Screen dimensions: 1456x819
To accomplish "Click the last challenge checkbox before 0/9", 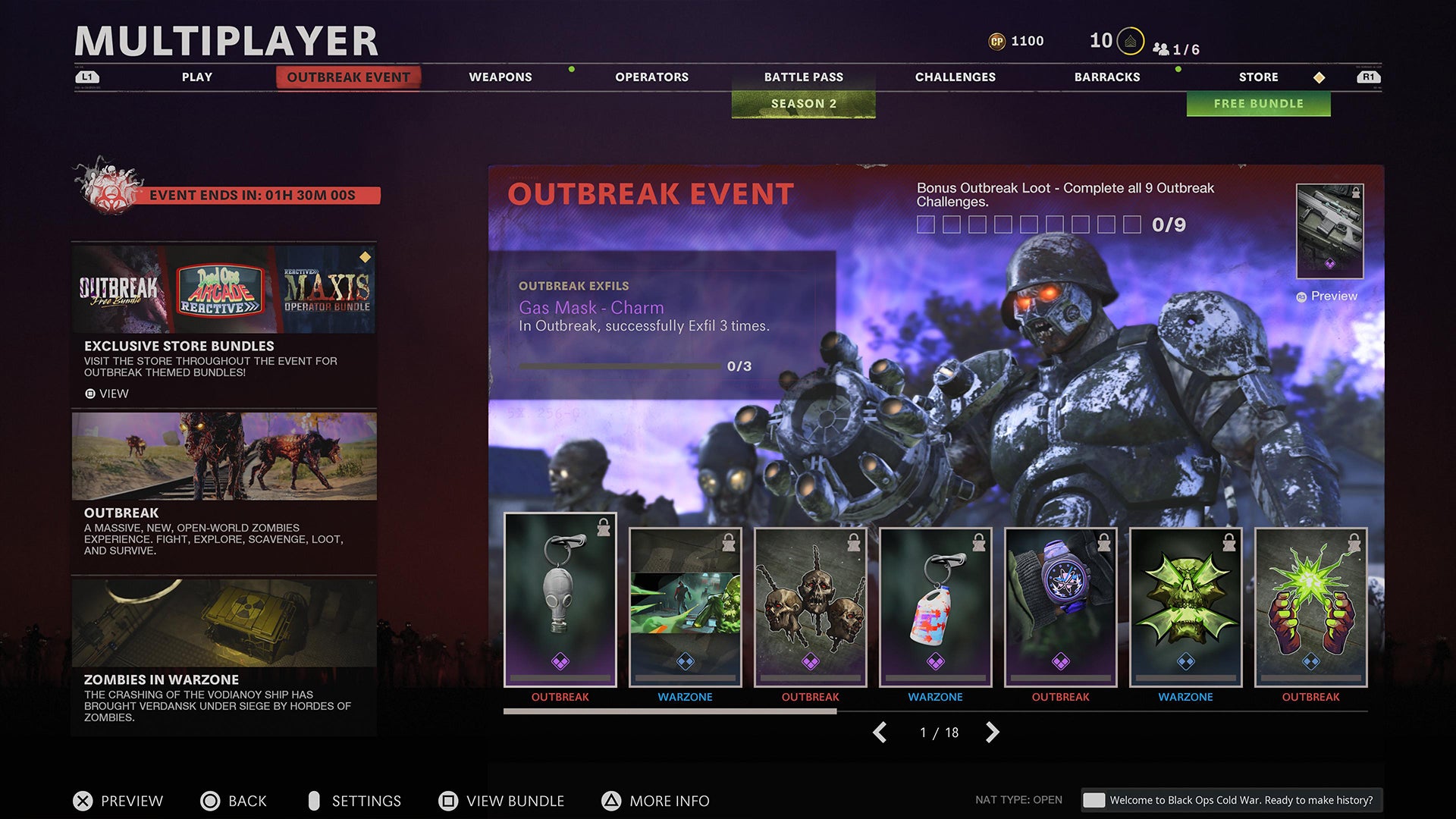I will [x=1130, y=224].
